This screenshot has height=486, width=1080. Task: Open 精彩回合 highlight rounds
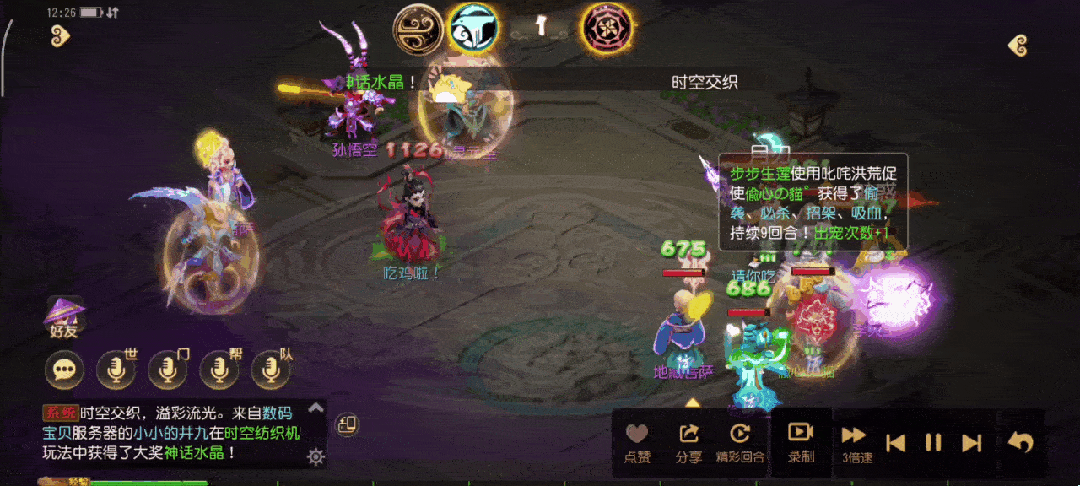tap(739, 441)
